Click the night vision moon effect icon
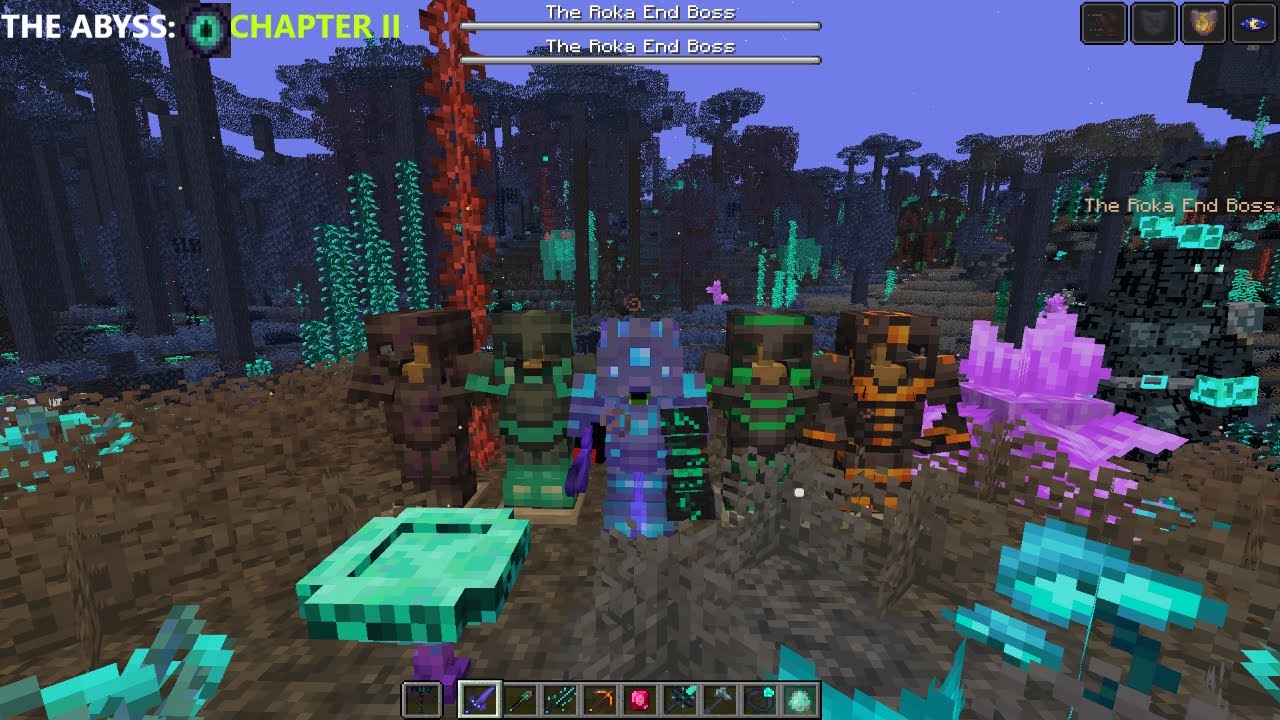The height and width of the screenshot is (720, 1280). coord(1253,23)
